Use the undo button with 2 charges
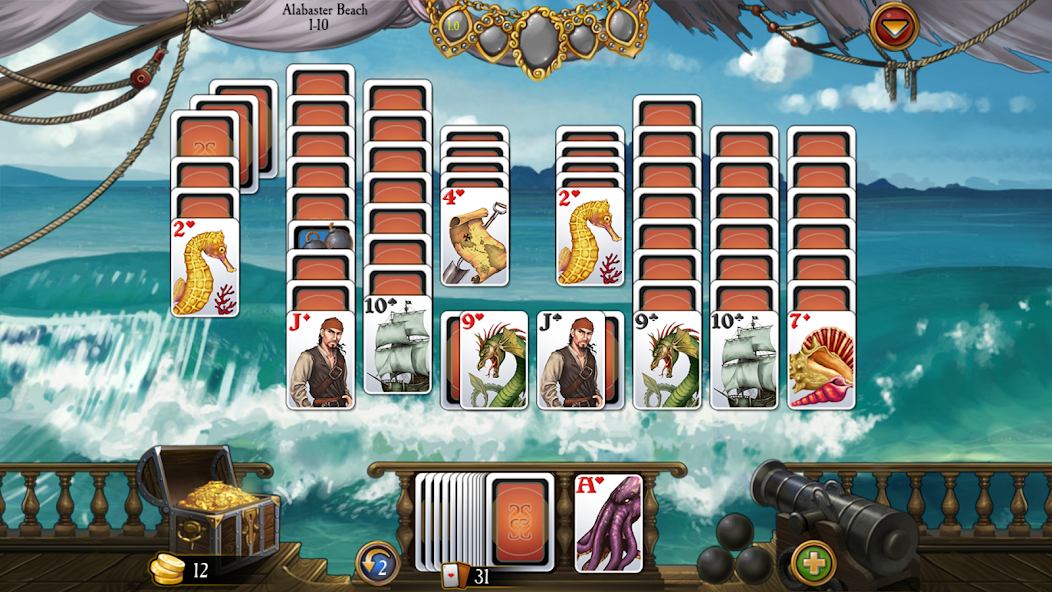This screenshot has width=1052, height=592. tap(378, 563)
